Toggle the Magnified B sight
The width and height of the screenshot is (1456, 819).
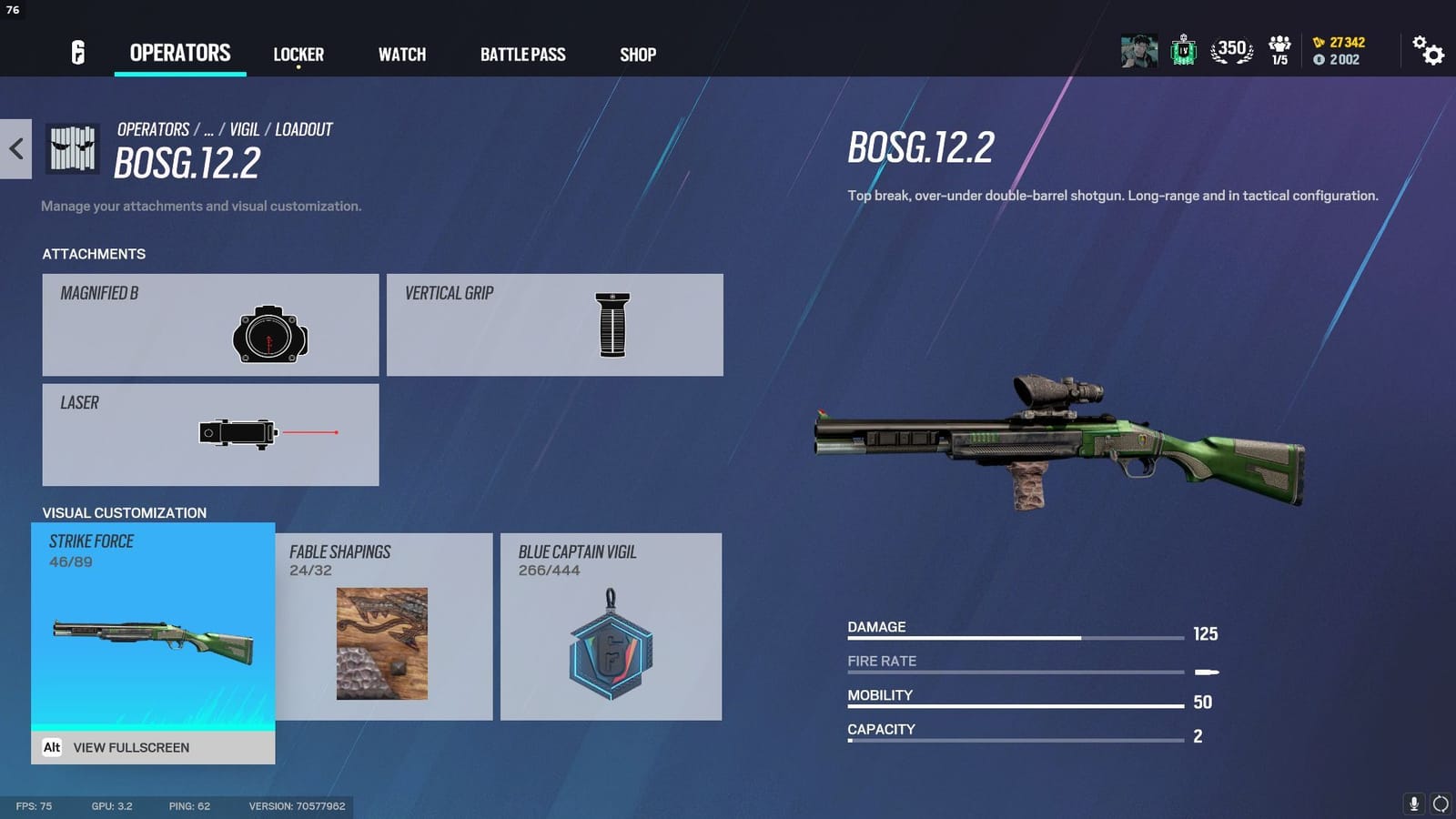pos(209,324)
